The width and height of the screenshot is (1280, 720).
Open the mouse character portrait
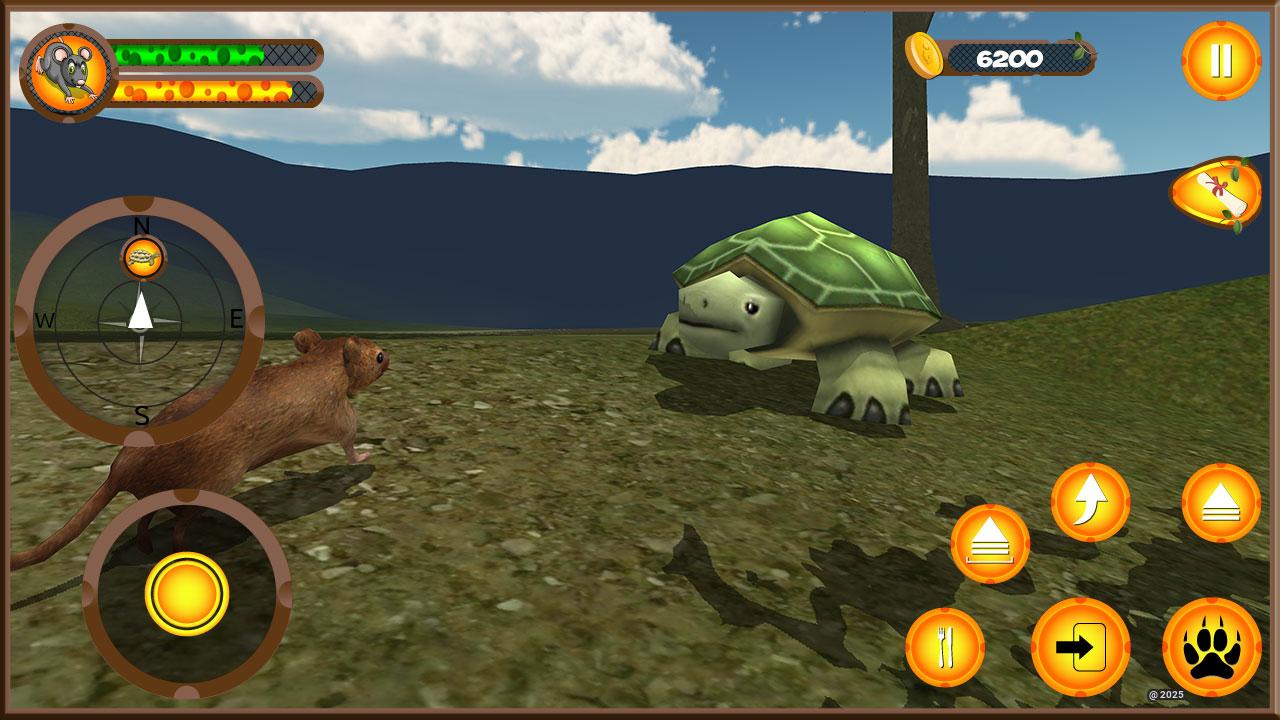[x=68, y=72]
